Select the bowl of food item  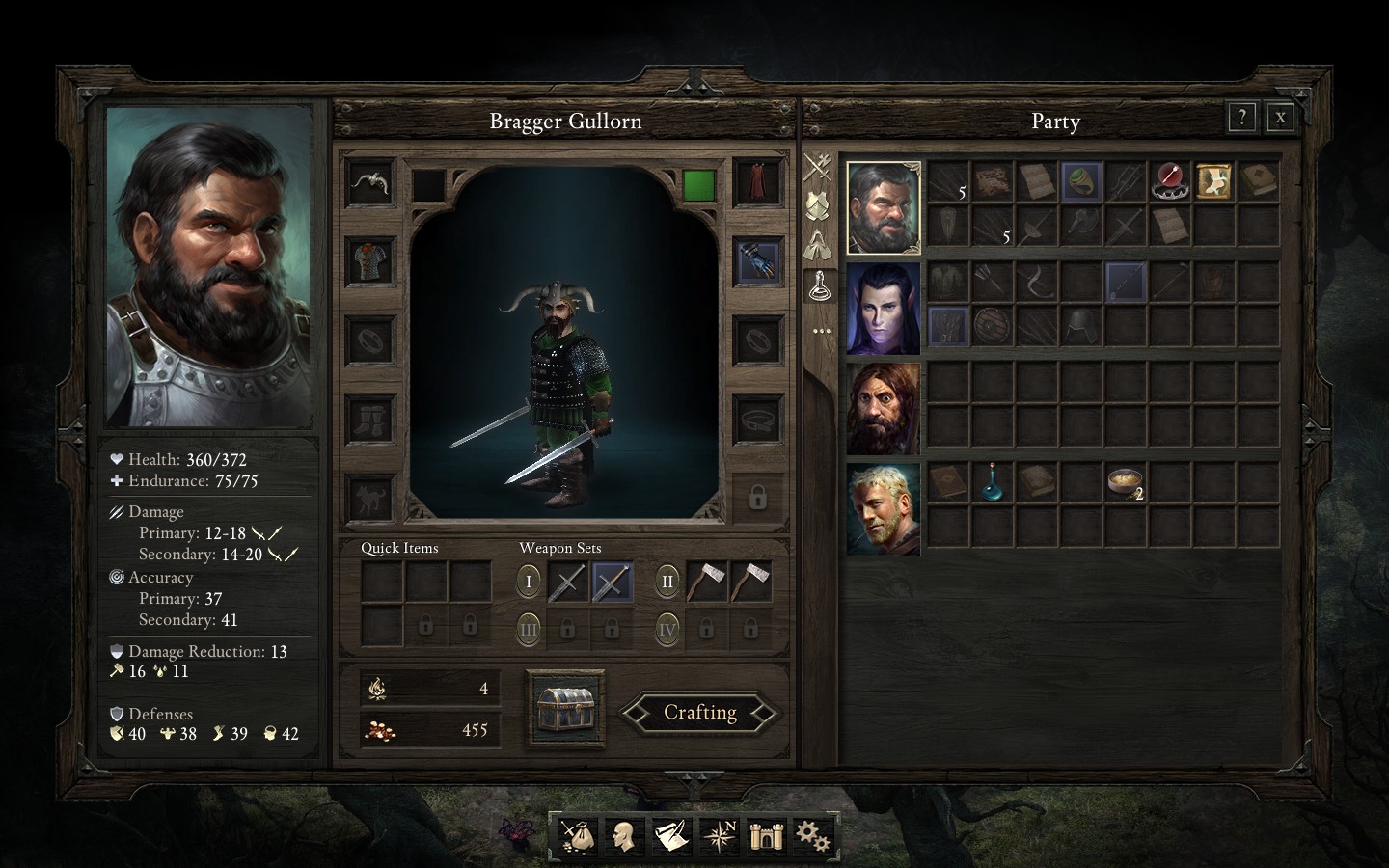point(1124,481)
